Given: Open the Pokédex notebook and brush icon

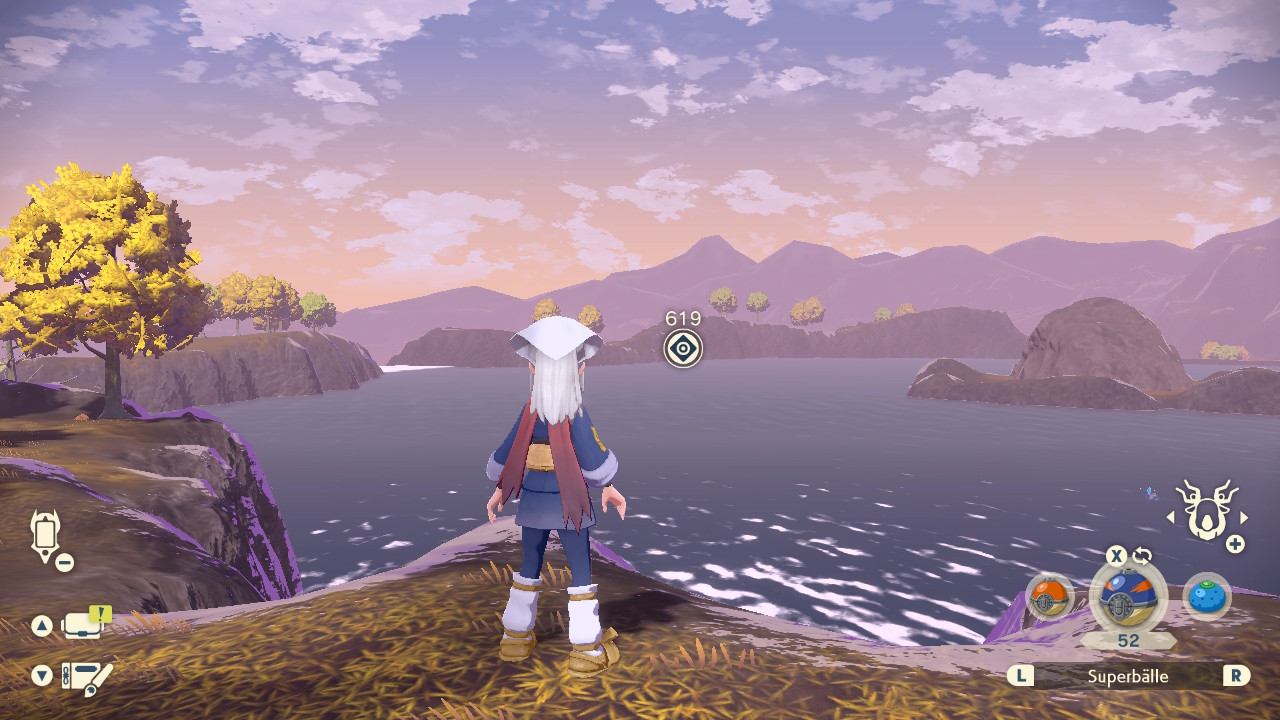Looking at the screenshot, I should pos(86,677).
